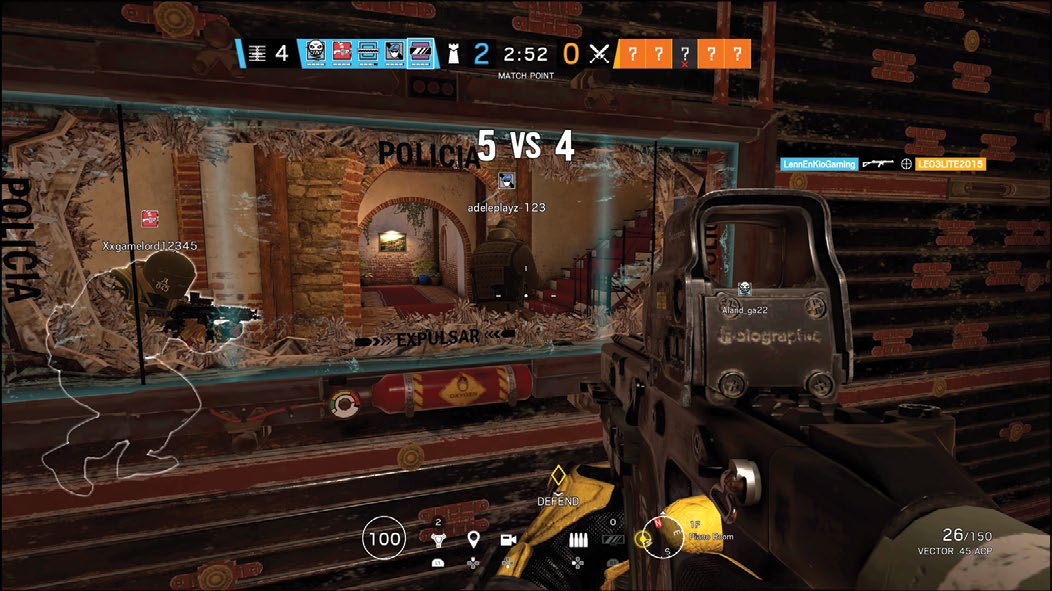Select the red operator icon in team bar
The image size is (1052, 591).
[x=342, y=53]
